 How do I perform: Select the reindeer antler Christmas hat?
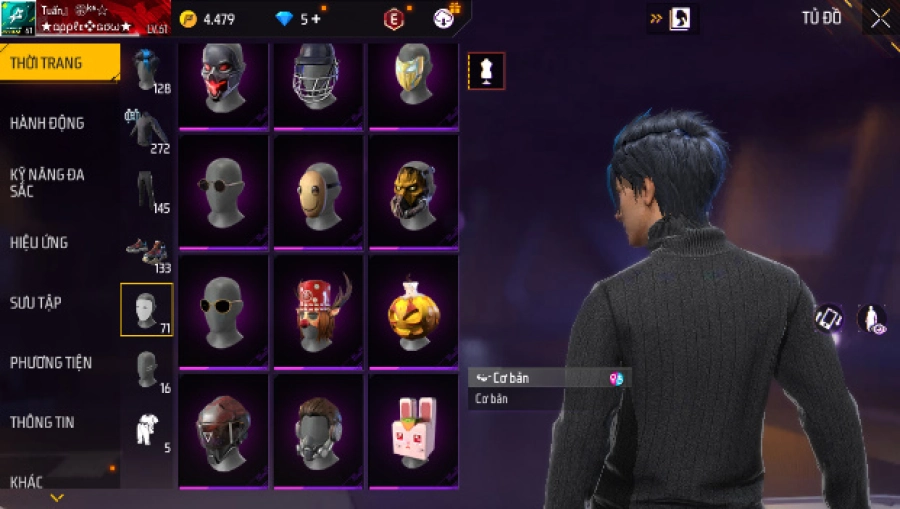(x=317, y=310)
